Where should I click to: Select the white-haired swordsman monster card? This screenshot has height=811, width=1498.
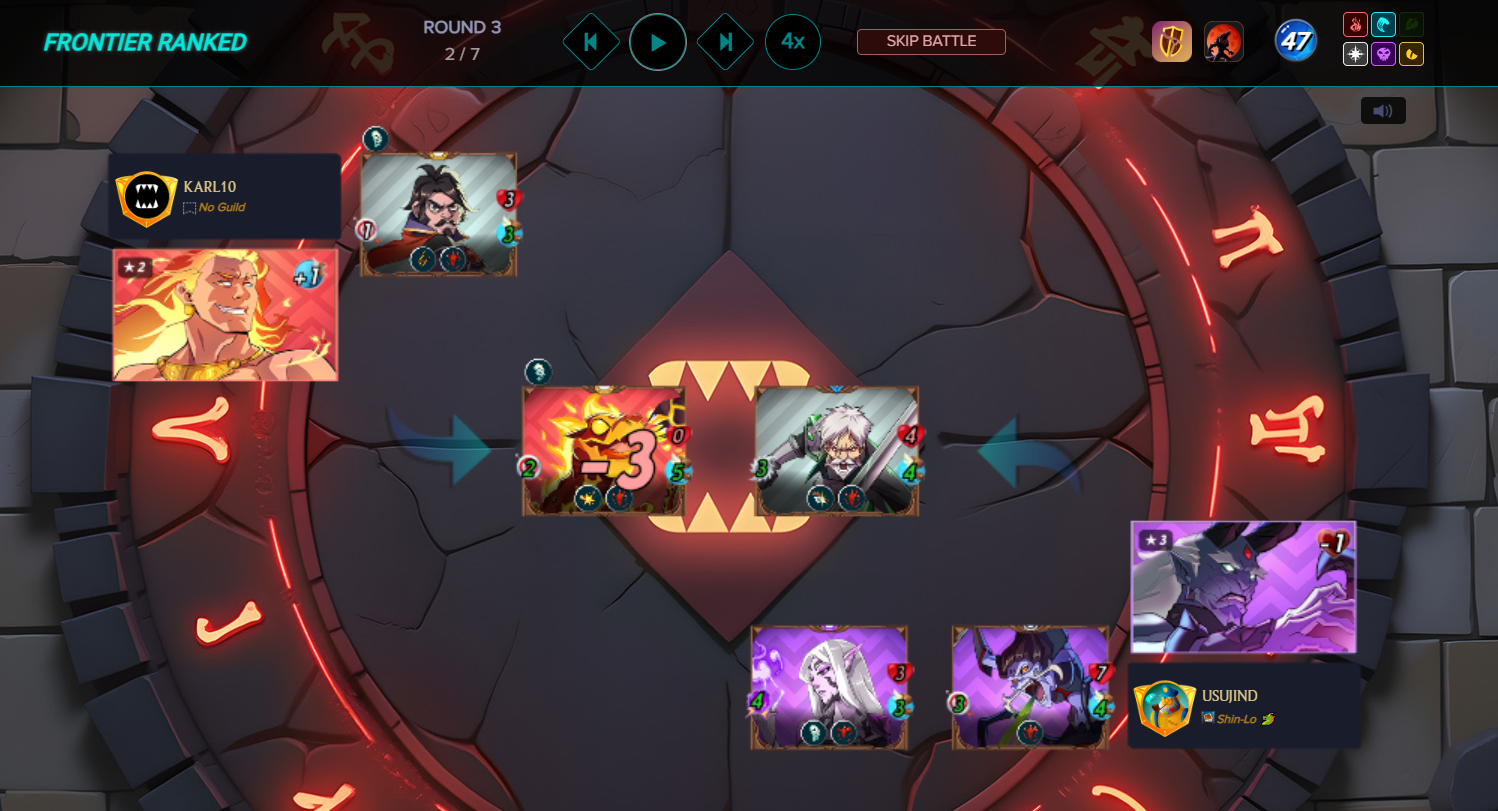(x=836, y=450)
